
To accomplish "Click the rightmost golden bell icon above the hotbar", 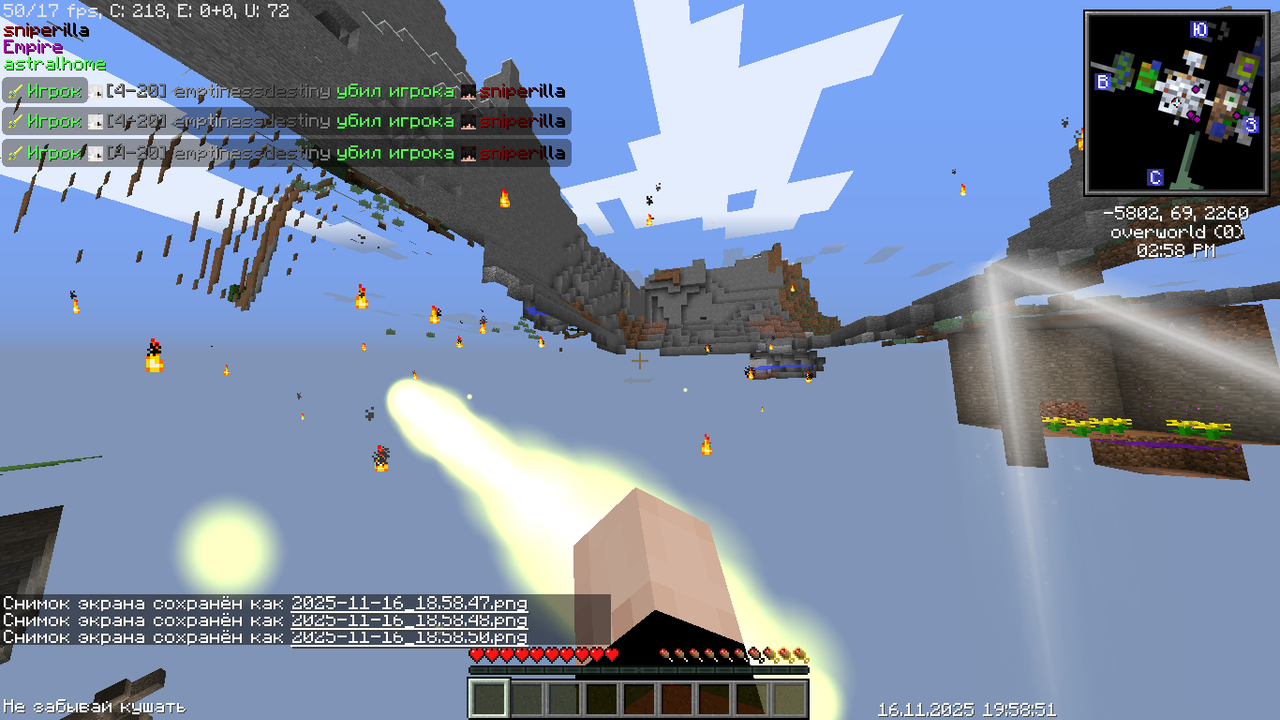I will click(x=801, y=656).
